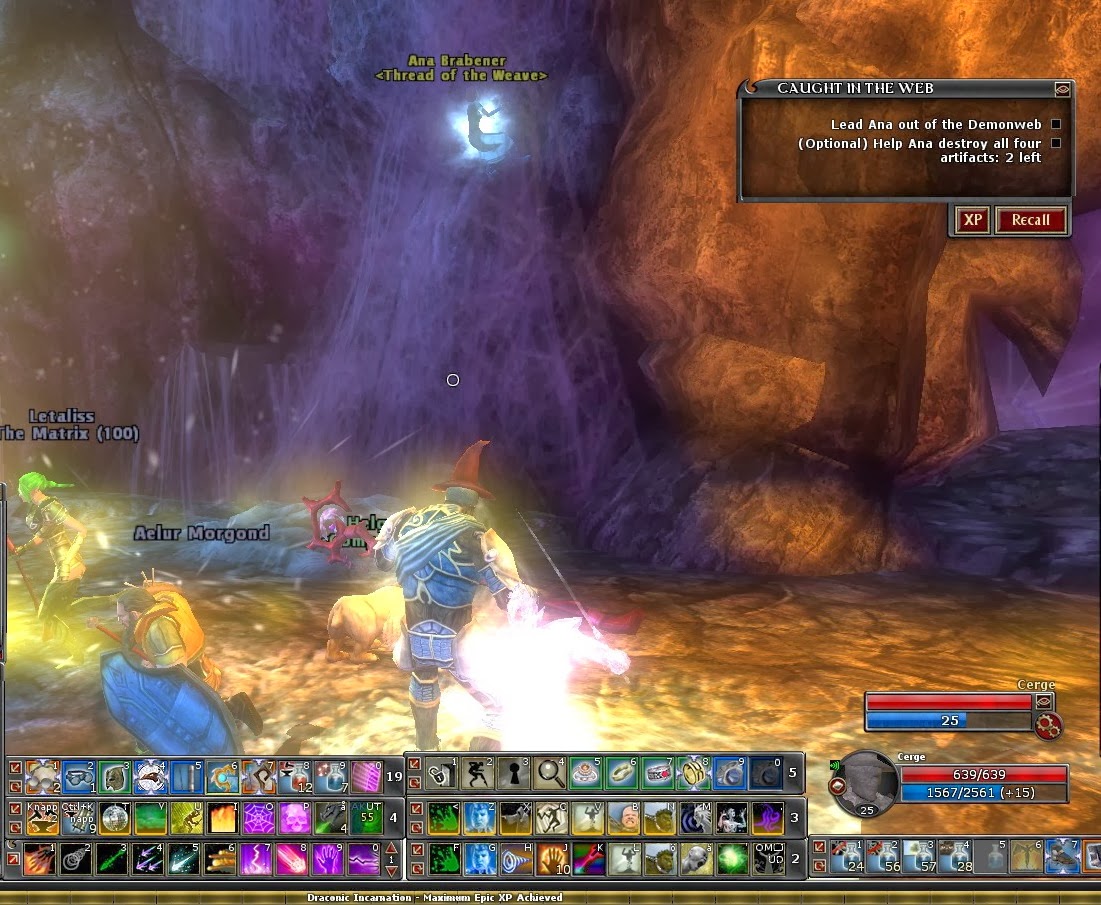1101x905 pixels.
Task: Toggle the sneaking figure stealth skill
Action: (x=475, y=773)
